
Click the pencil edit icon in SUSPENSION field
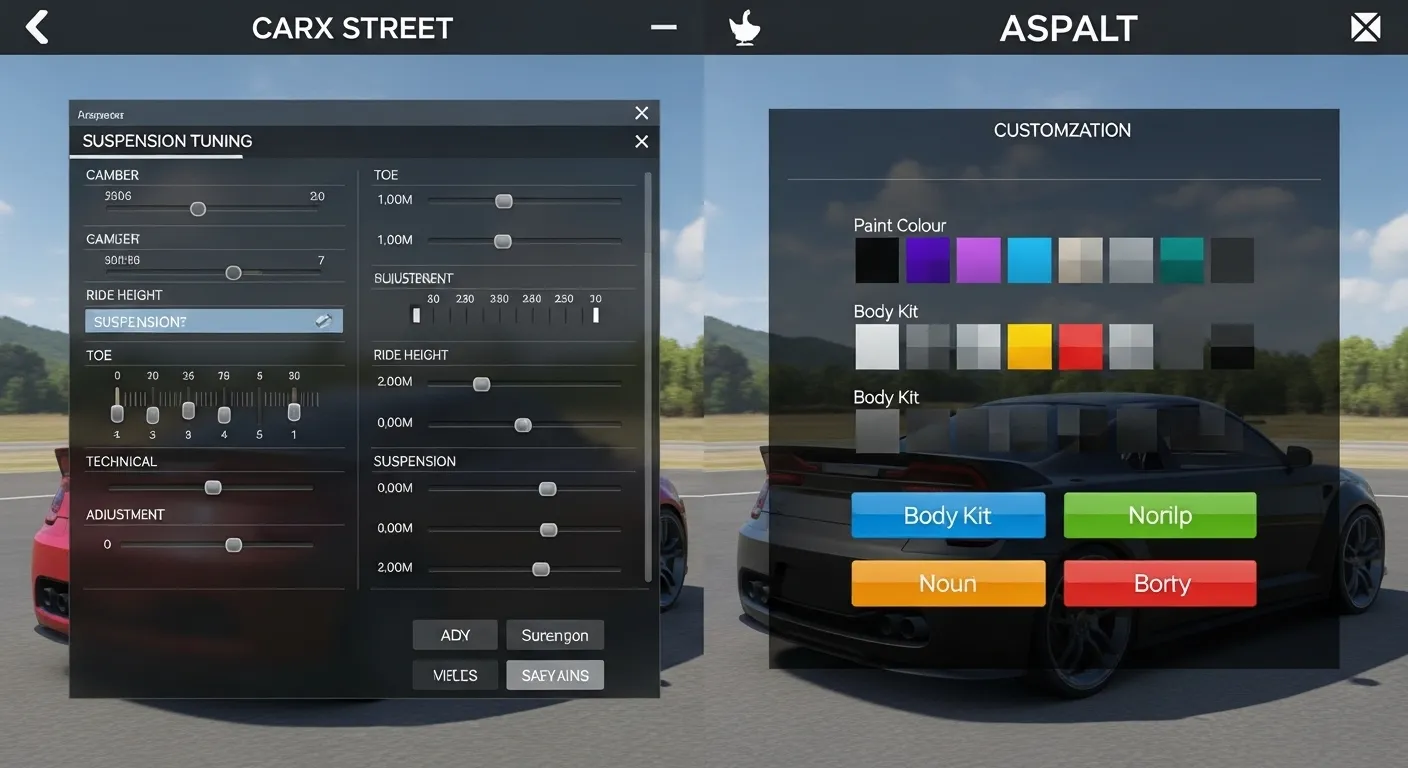pos(323,320)
